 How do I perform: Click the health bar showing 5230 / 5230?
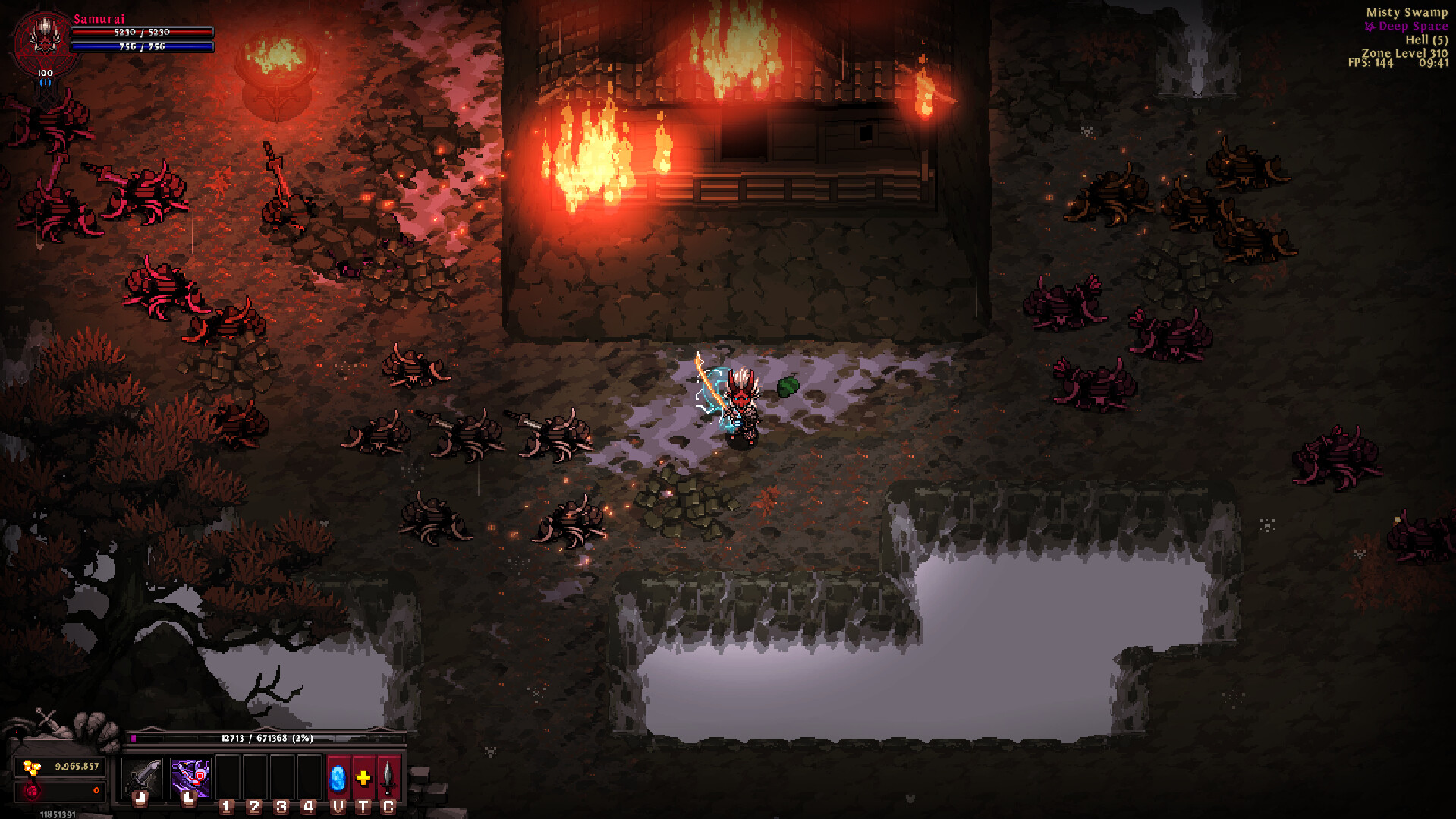(x=141, y=32)
